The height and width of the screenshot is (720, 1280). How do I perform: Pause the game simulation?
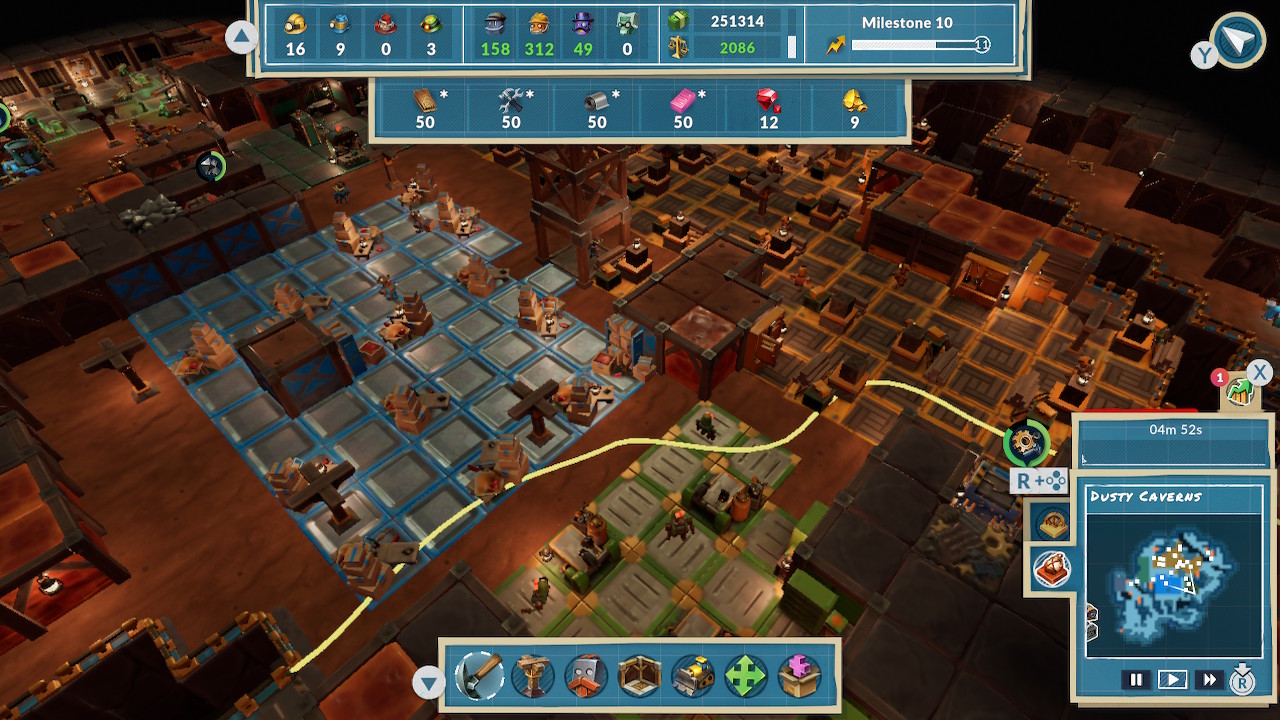(1137, 679)
